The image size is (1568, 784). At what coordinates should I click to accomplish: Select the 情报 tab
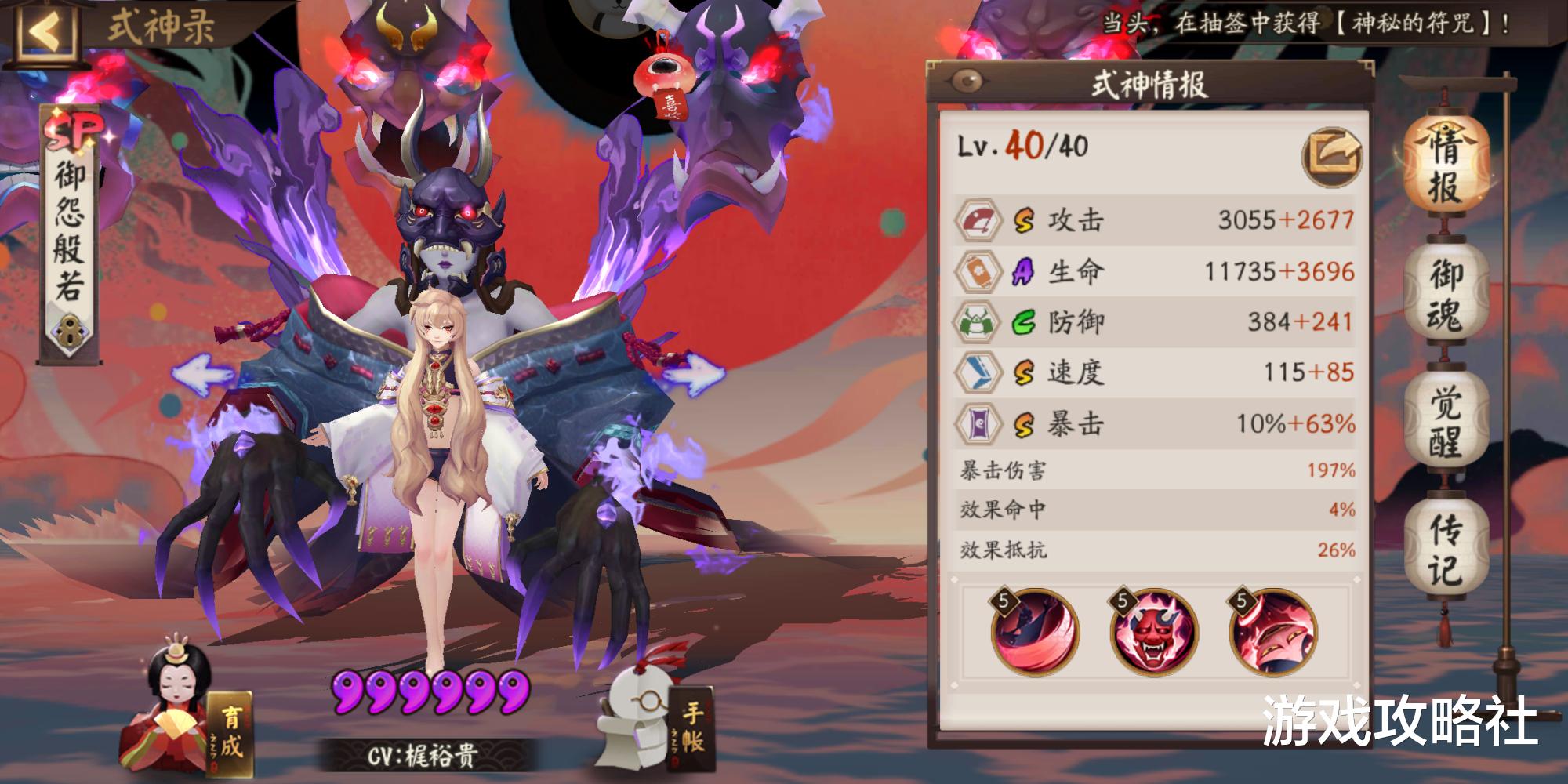[x=1446, y=169]
